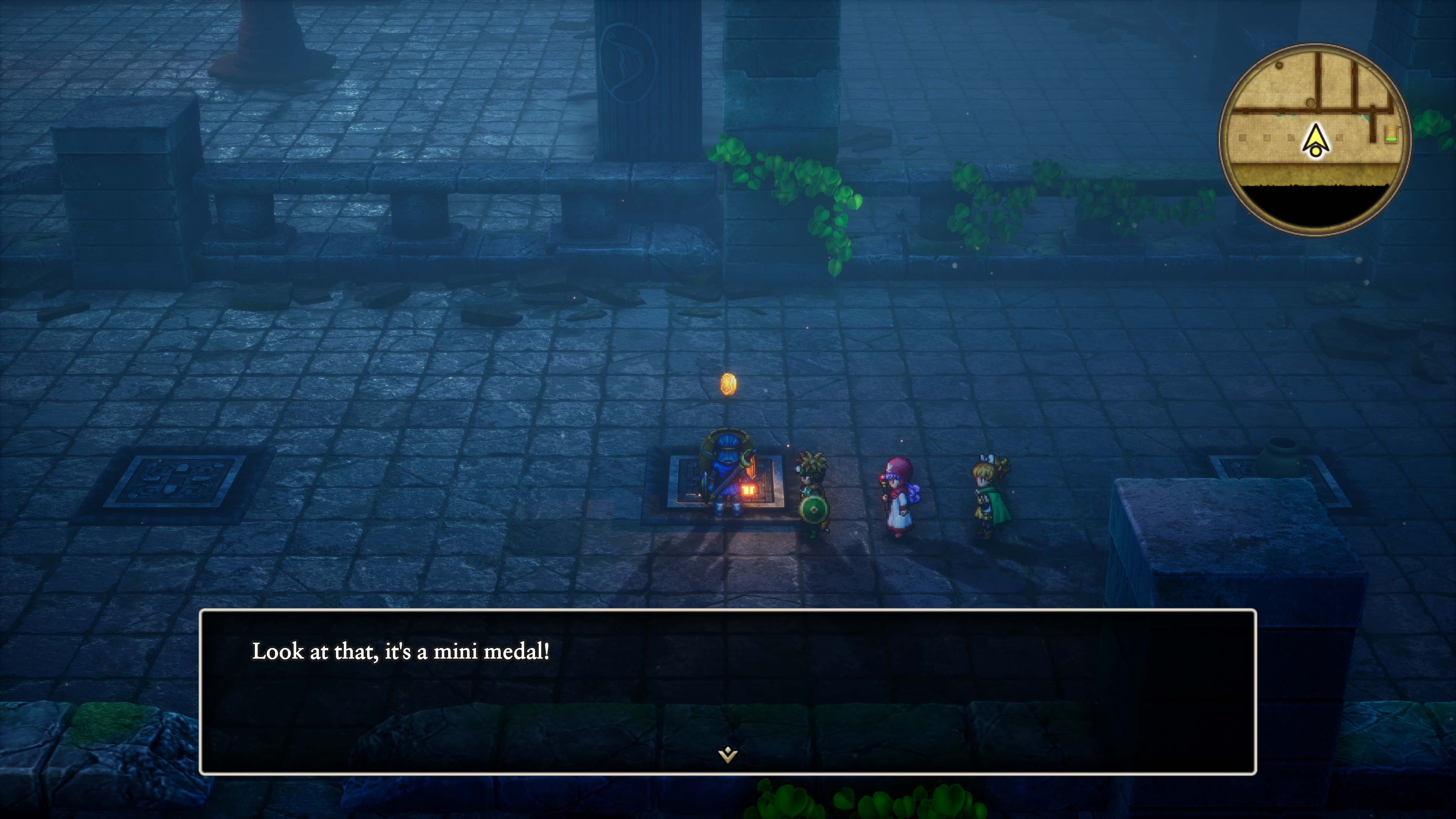This screenshot has height=819, width=1456.
Task: Click the mini medal dialogue box
Action: coord(728,691)
